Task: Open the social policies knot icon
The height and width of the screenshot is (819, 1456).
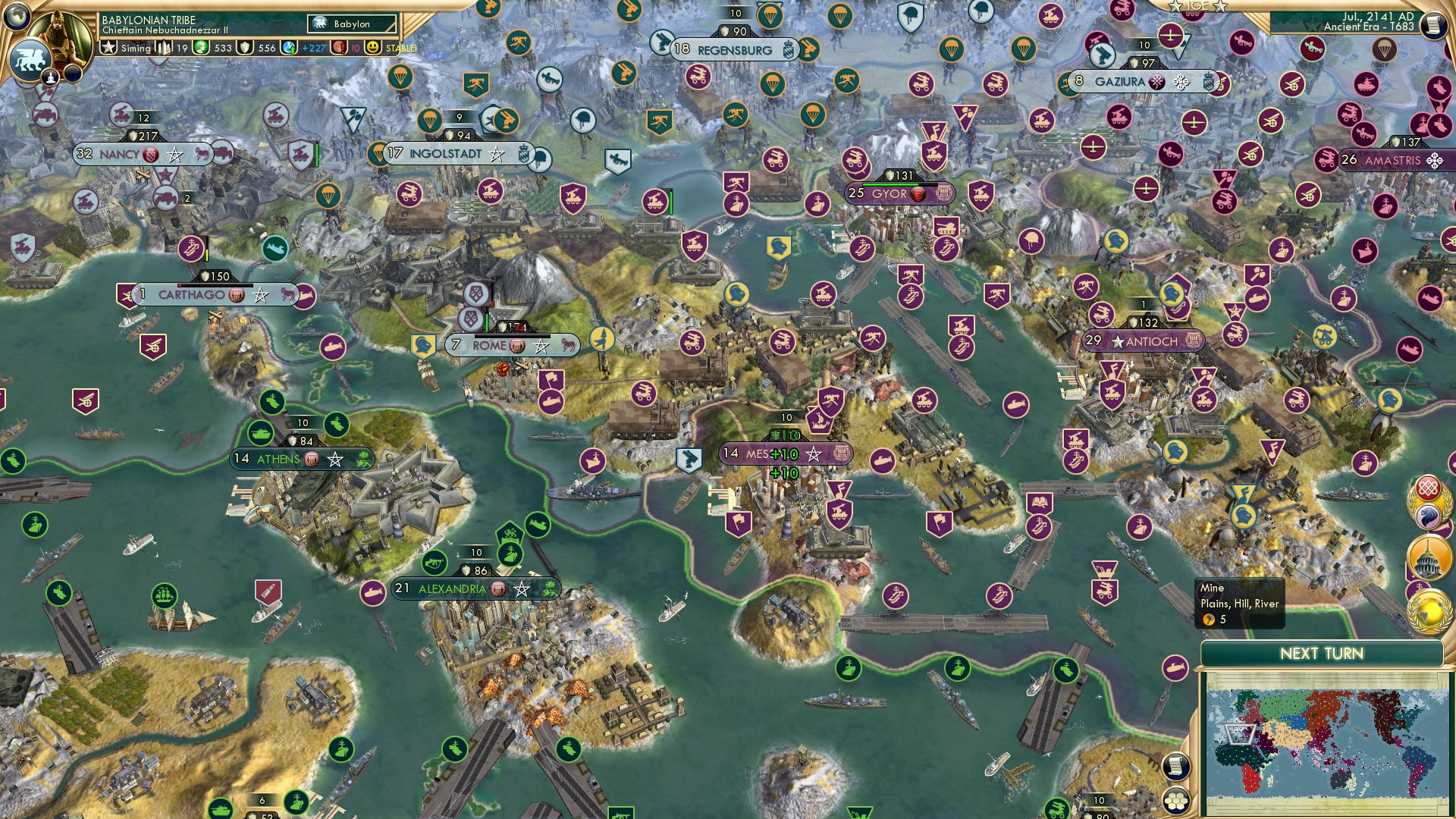Action: coord(1428,488)
